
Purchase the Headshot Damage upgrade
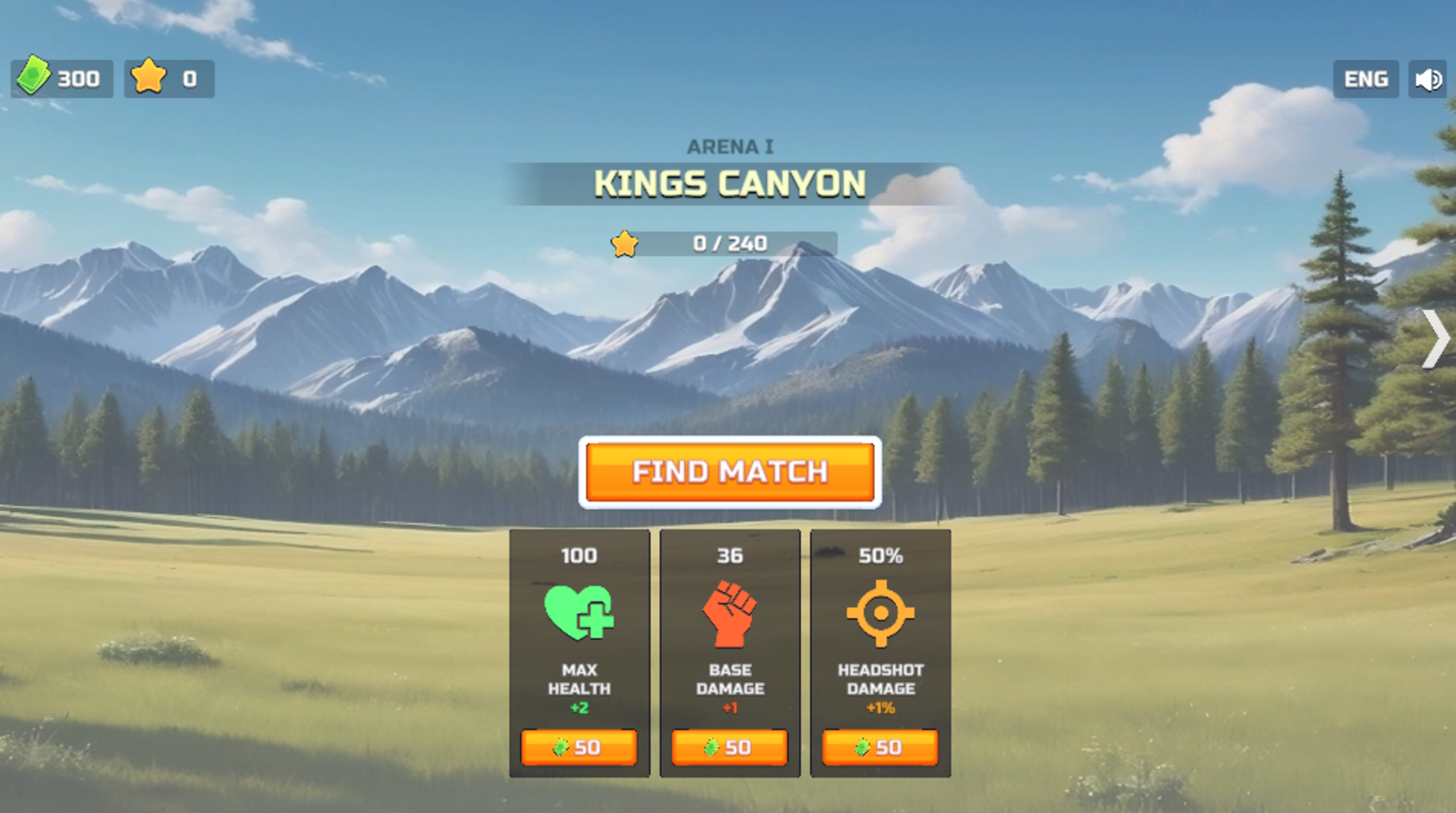click(880, 748)
